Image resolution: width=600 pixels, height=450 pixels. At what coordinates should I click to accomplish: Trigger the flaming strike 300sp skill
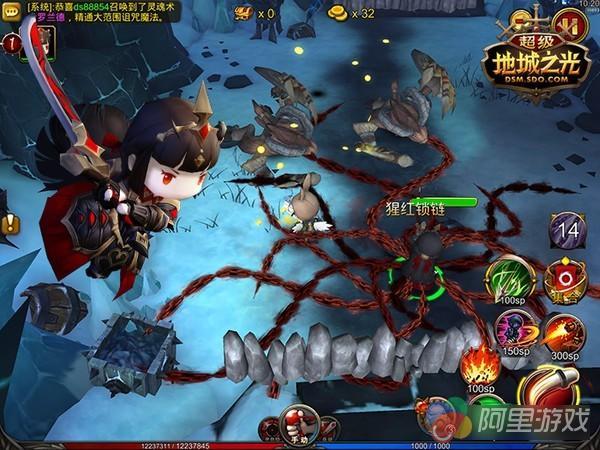point(562,331)
